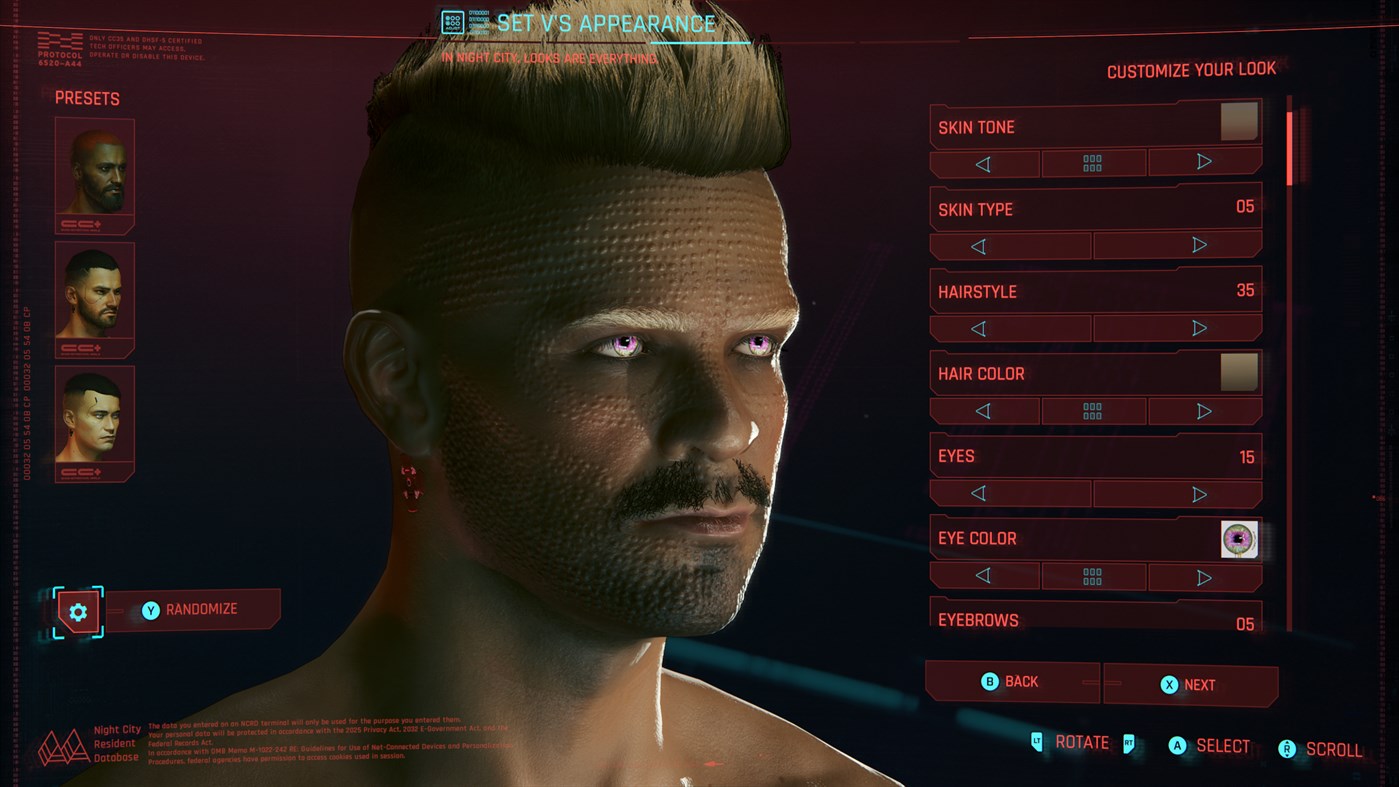Select the Eye Color swatch
The height and width of the screenshot is (787, 1399).
(1239, 537)
